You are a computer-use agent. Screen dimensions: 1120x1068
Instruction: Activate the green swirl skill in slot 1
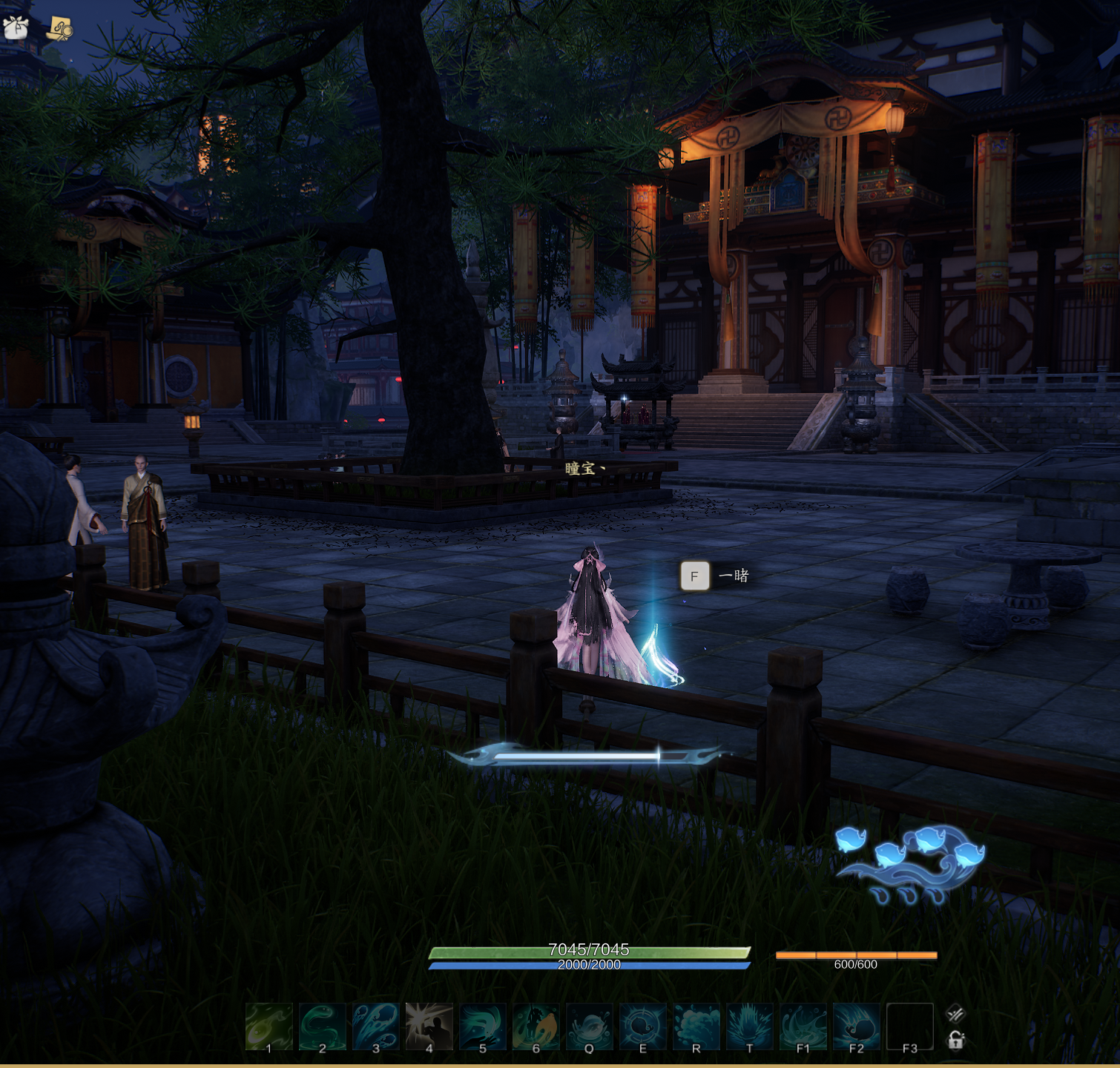point(269,1026)
